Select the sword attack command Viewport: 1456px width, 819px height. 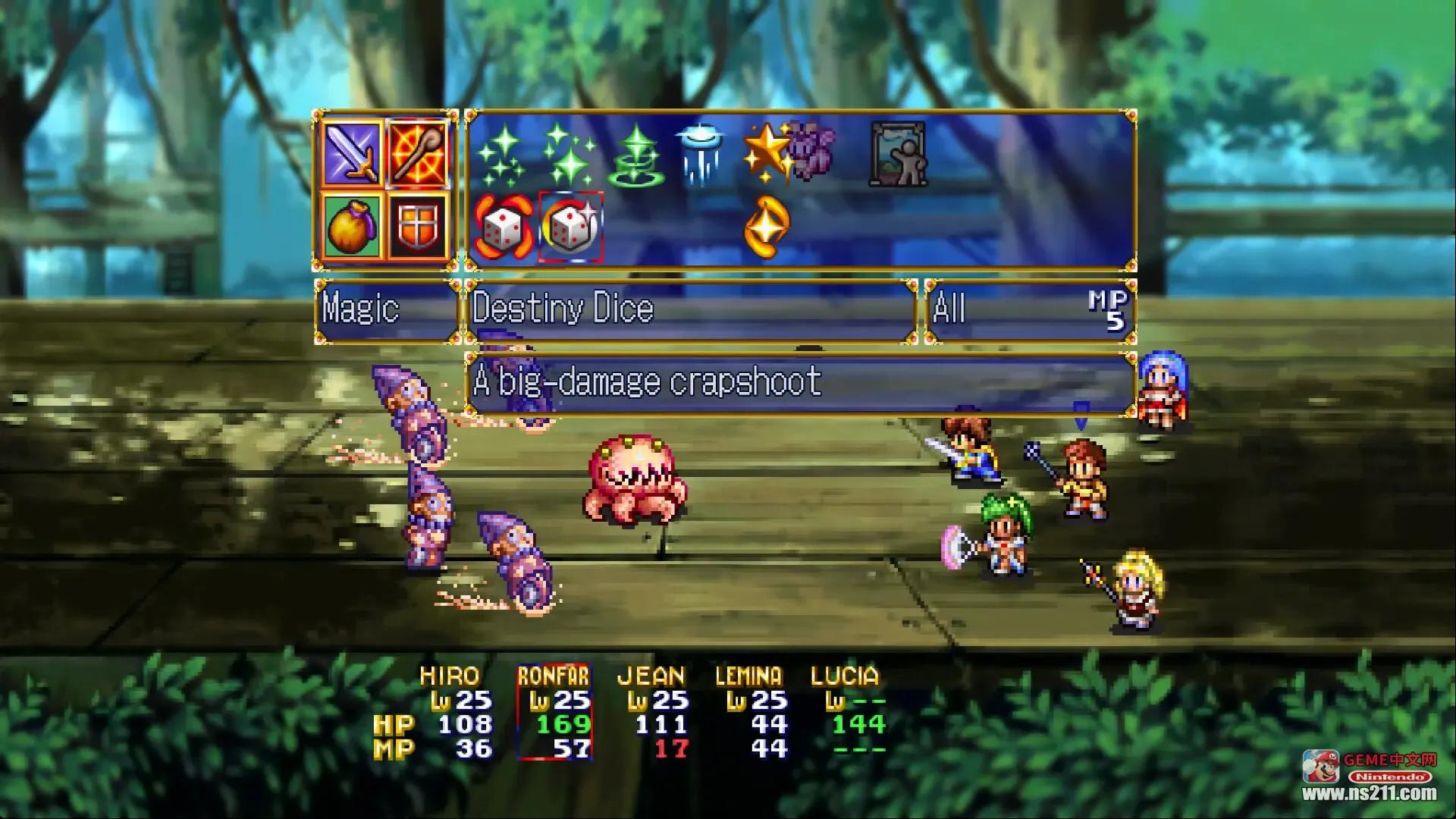tap(353, 154)
